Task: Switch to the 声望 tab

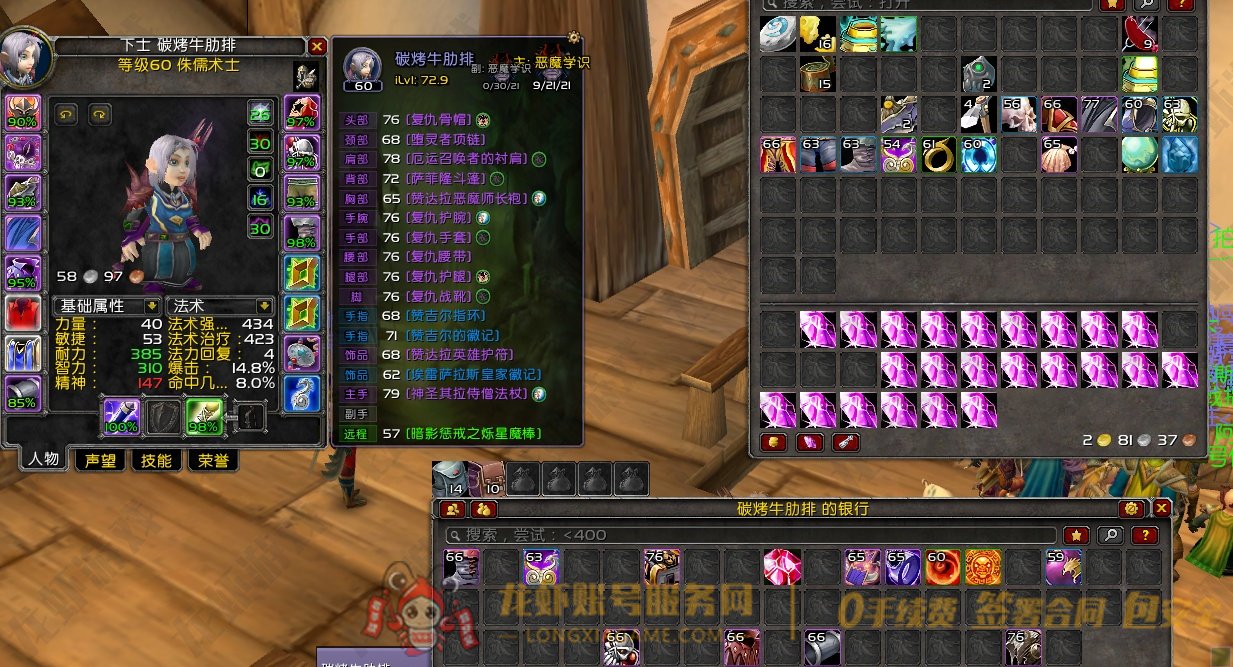Action: (x=100, y=460)
